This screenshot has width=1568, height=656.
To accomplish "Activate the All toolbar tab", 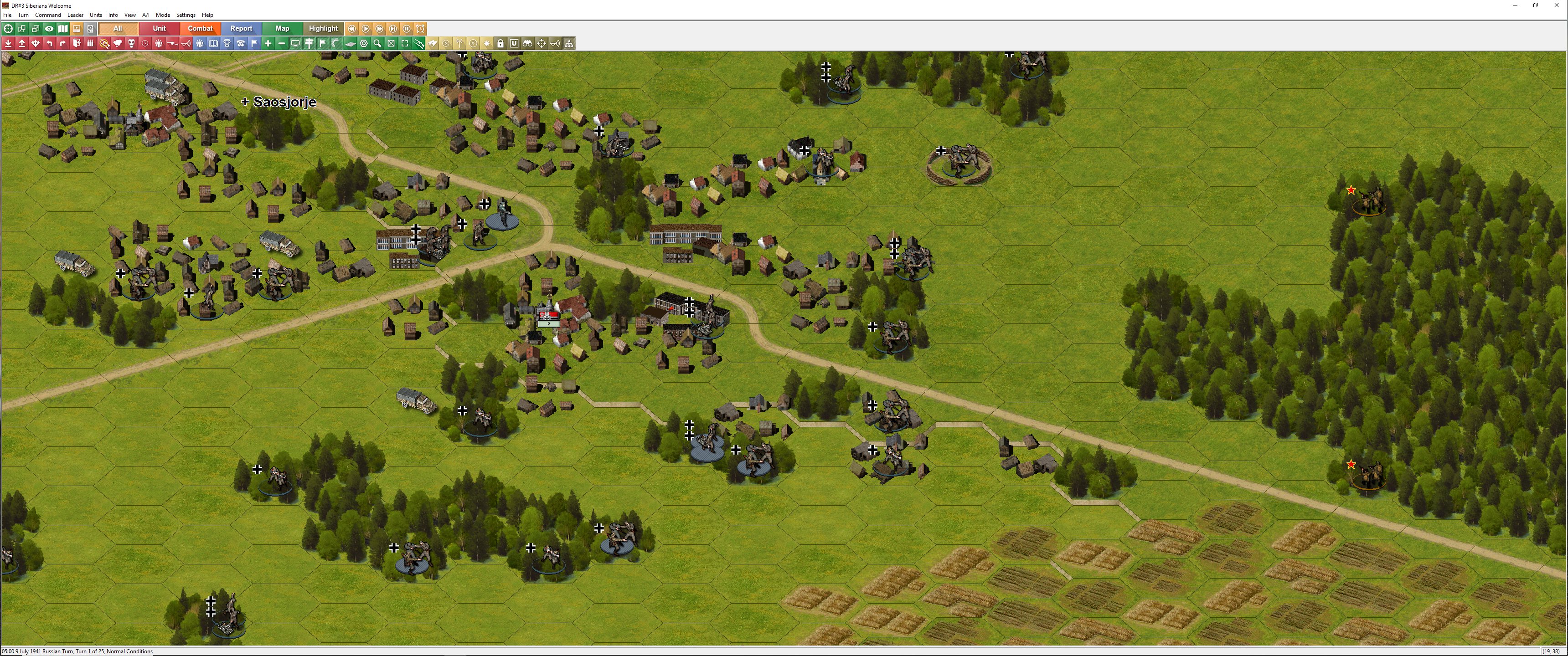I will [118, 29].
